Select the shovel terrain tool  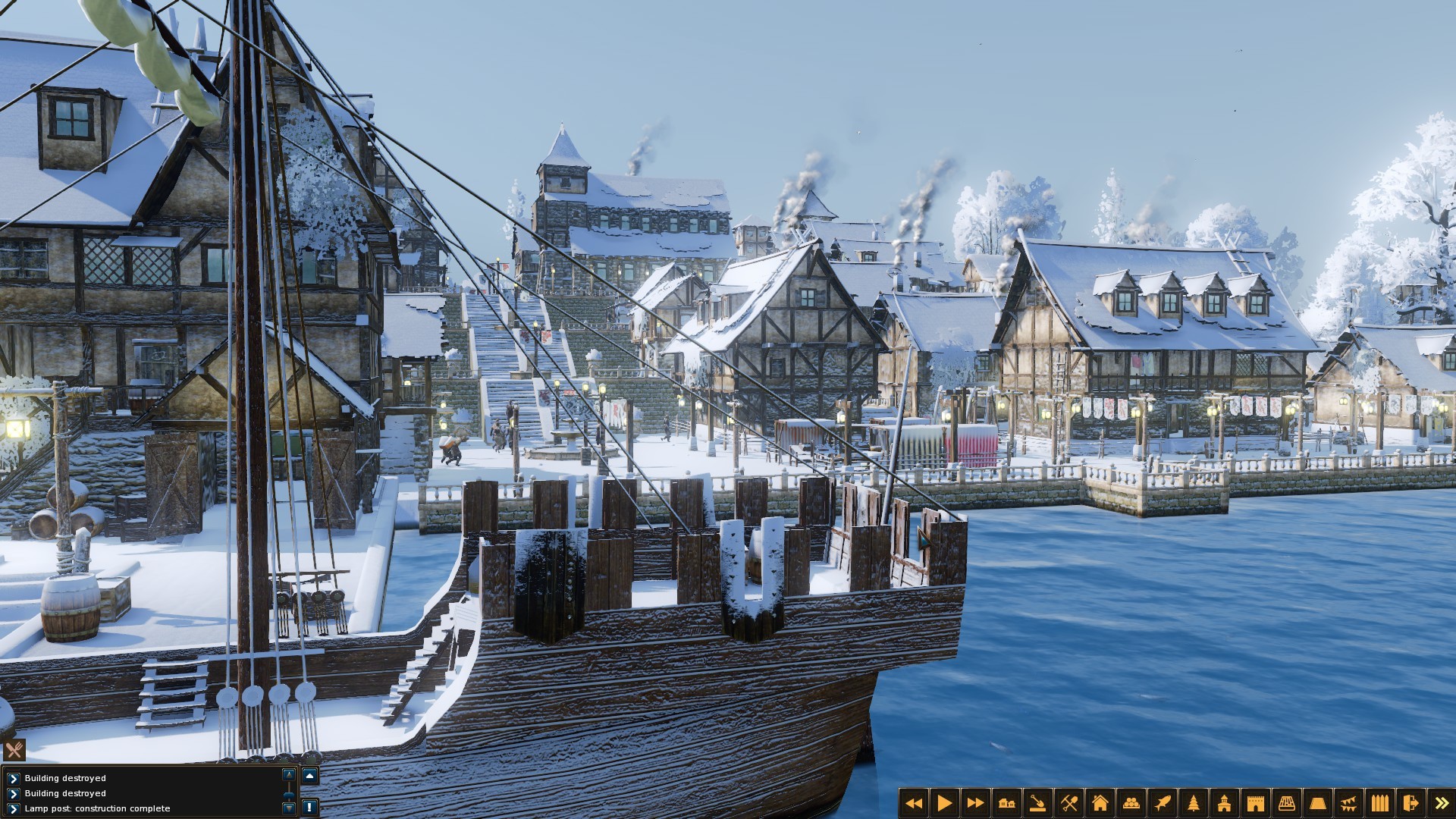pos(1038,803)
